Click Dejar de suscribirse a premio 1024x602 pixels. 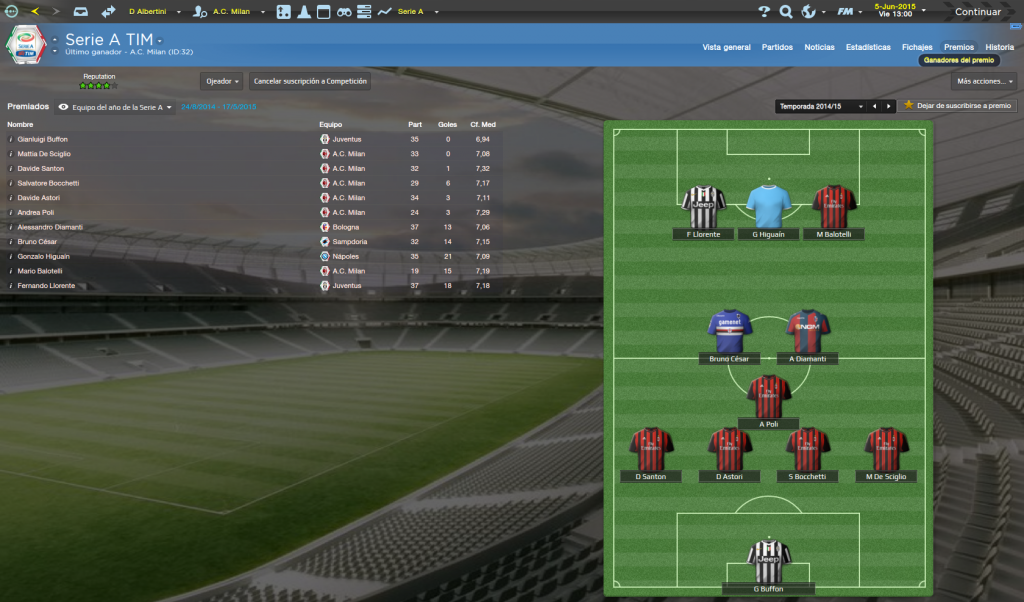(958, 105)
